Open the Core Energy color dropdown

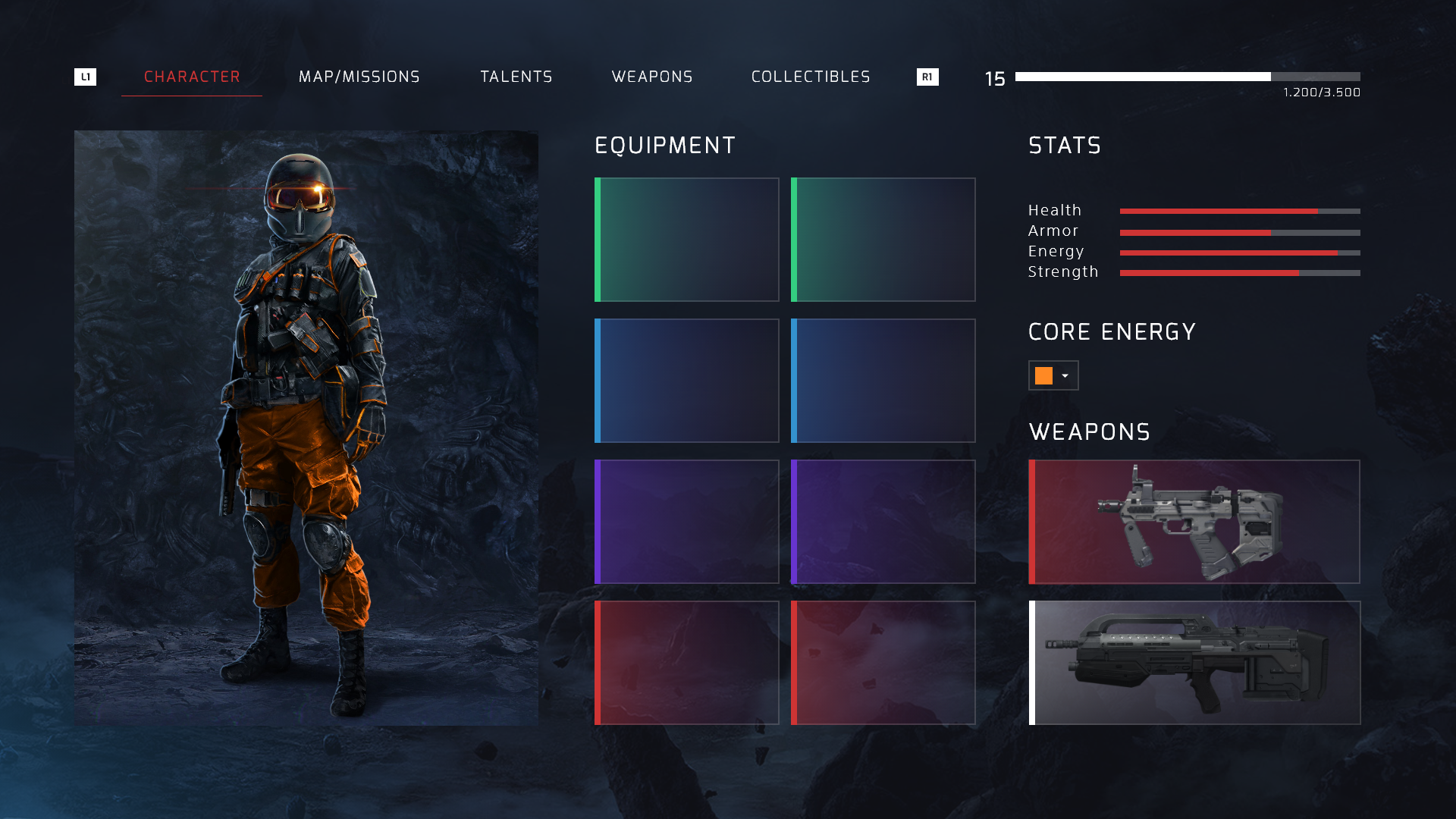[1053, 375]
